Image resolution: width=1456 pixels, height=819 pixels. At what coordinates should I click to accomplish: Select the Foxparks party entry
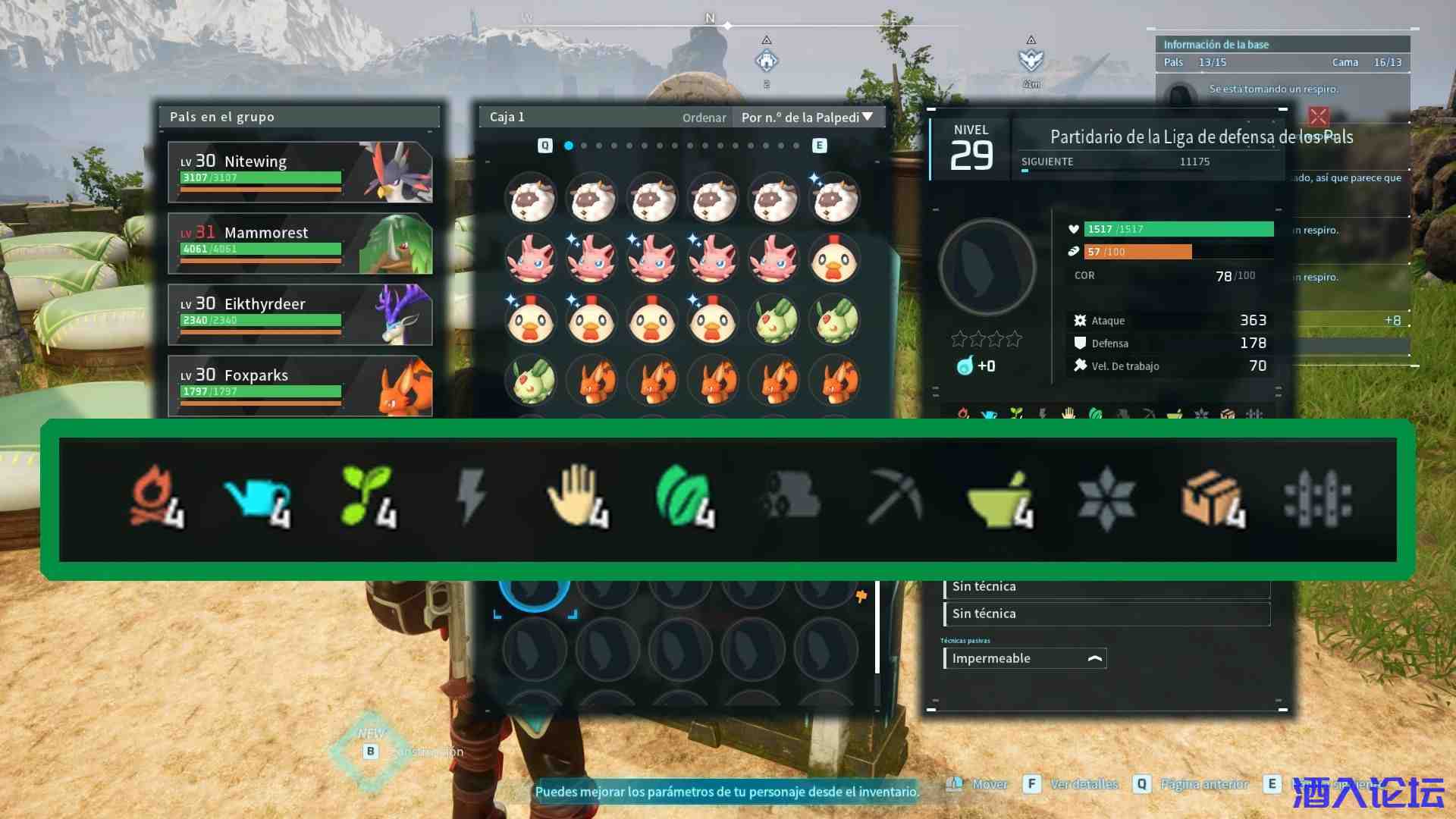(x=300, y=385)
